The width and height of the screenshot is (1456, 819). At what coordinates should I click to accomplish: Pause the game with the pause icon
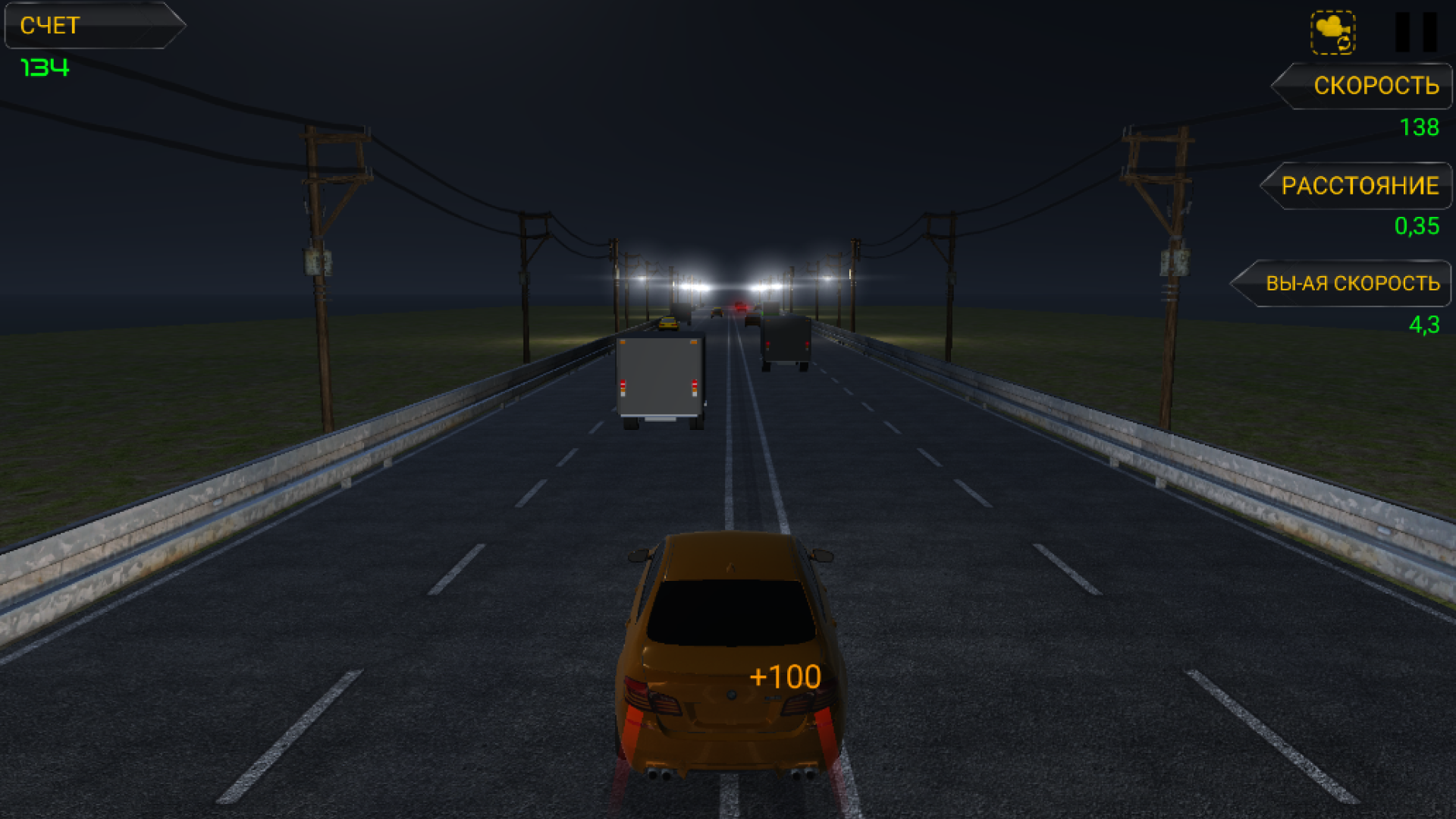1417,30
